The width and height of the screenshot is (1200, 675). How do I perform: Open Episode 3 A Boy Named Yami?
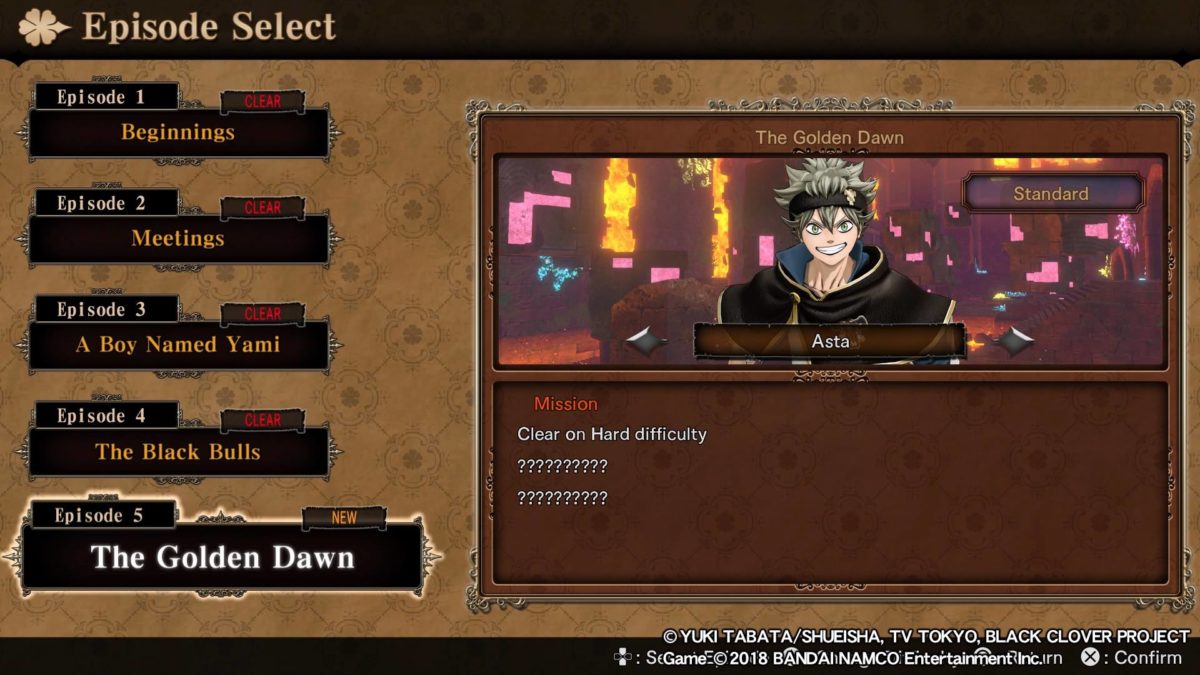point(178,345)
